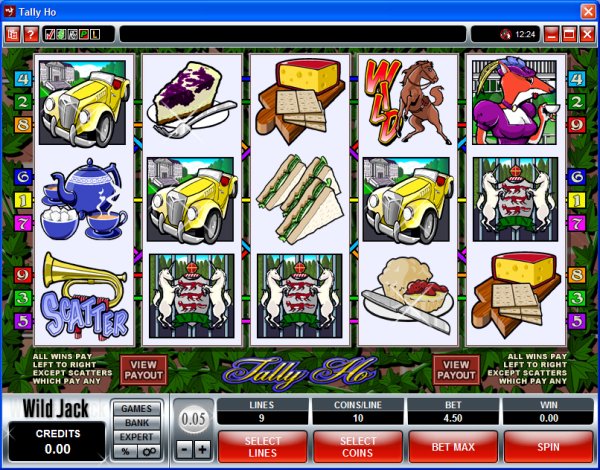Image resolution: width=600 pixels, height=470 pixels.
Task: Open the percent statistics button
Action: pos(126,452)
